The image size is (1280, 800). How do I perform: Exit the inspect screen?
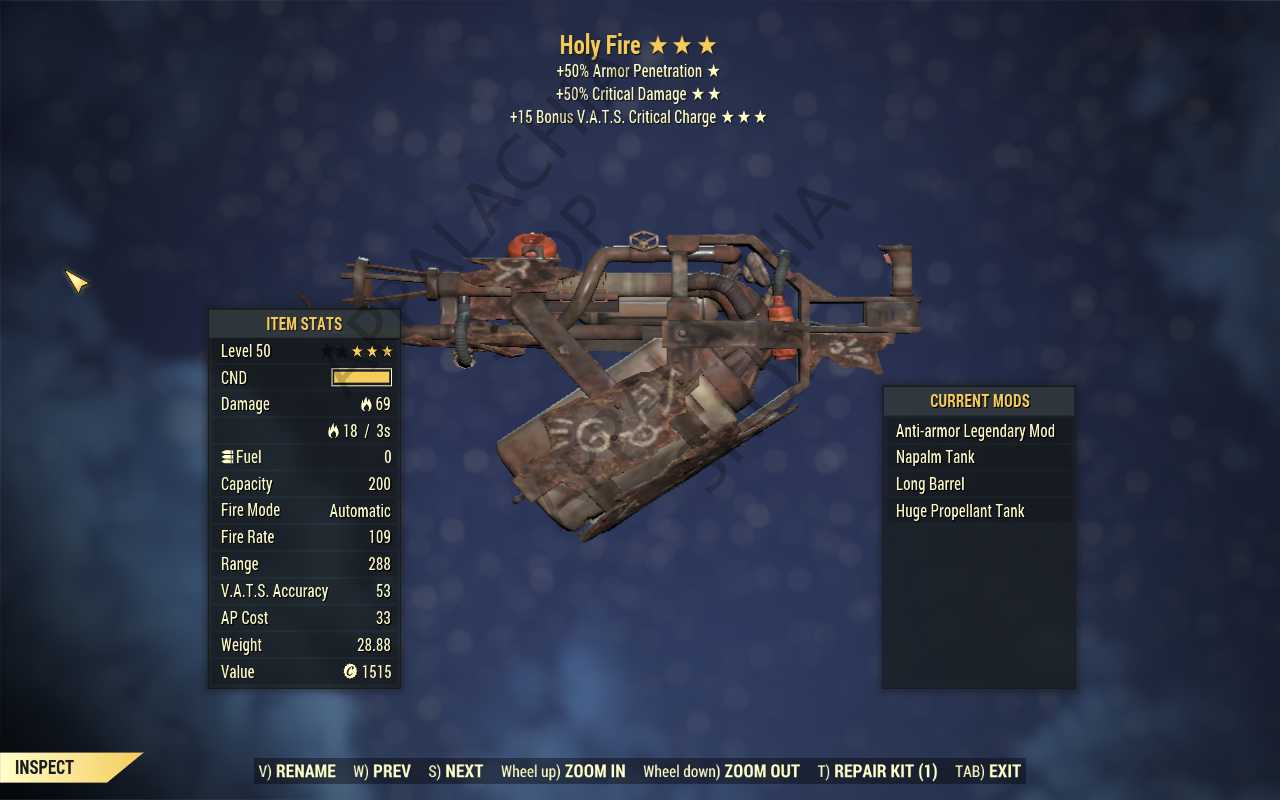pyautogui.click(x=988, y=771)
